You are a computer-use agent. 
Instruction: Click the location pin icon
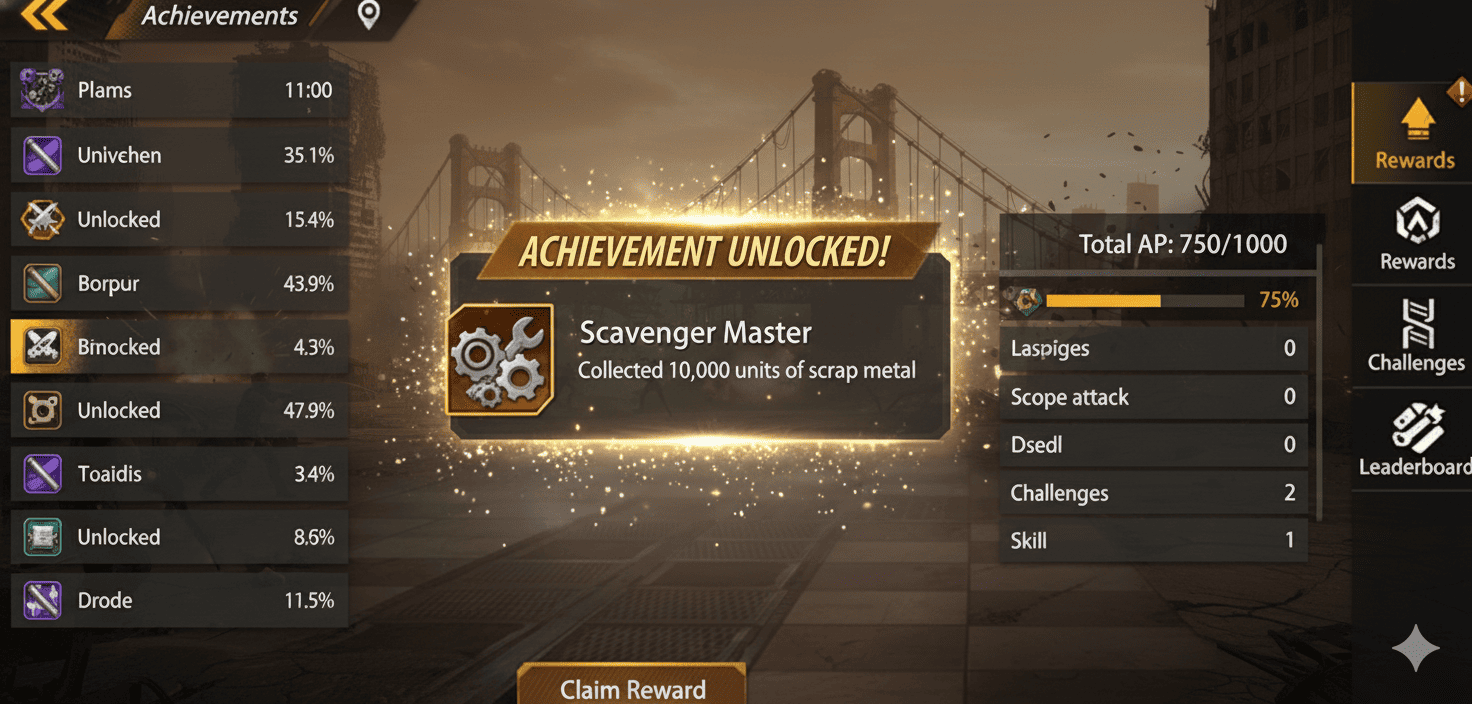369,15
